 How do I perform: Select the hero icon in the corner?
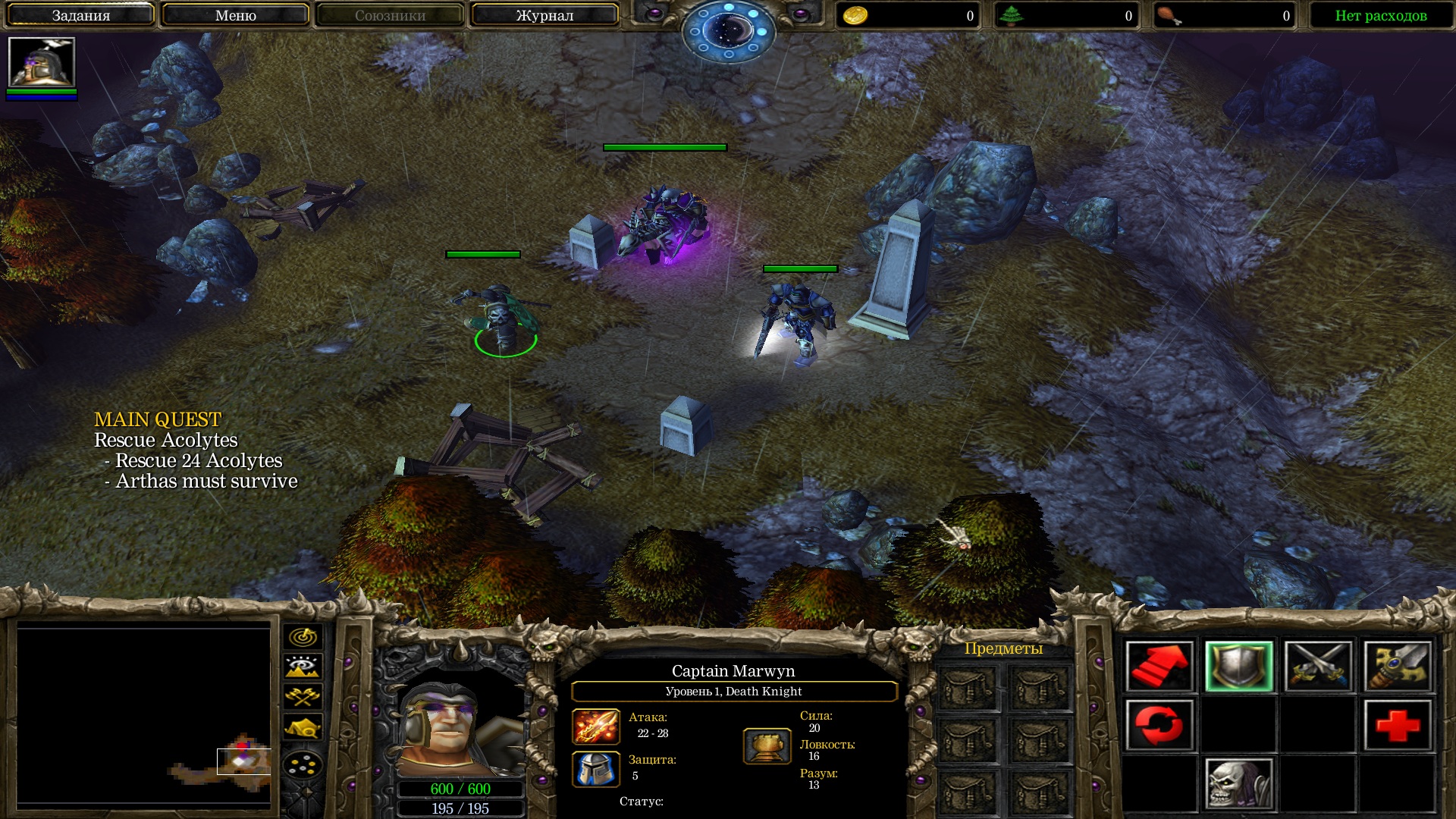click(42, 62)
